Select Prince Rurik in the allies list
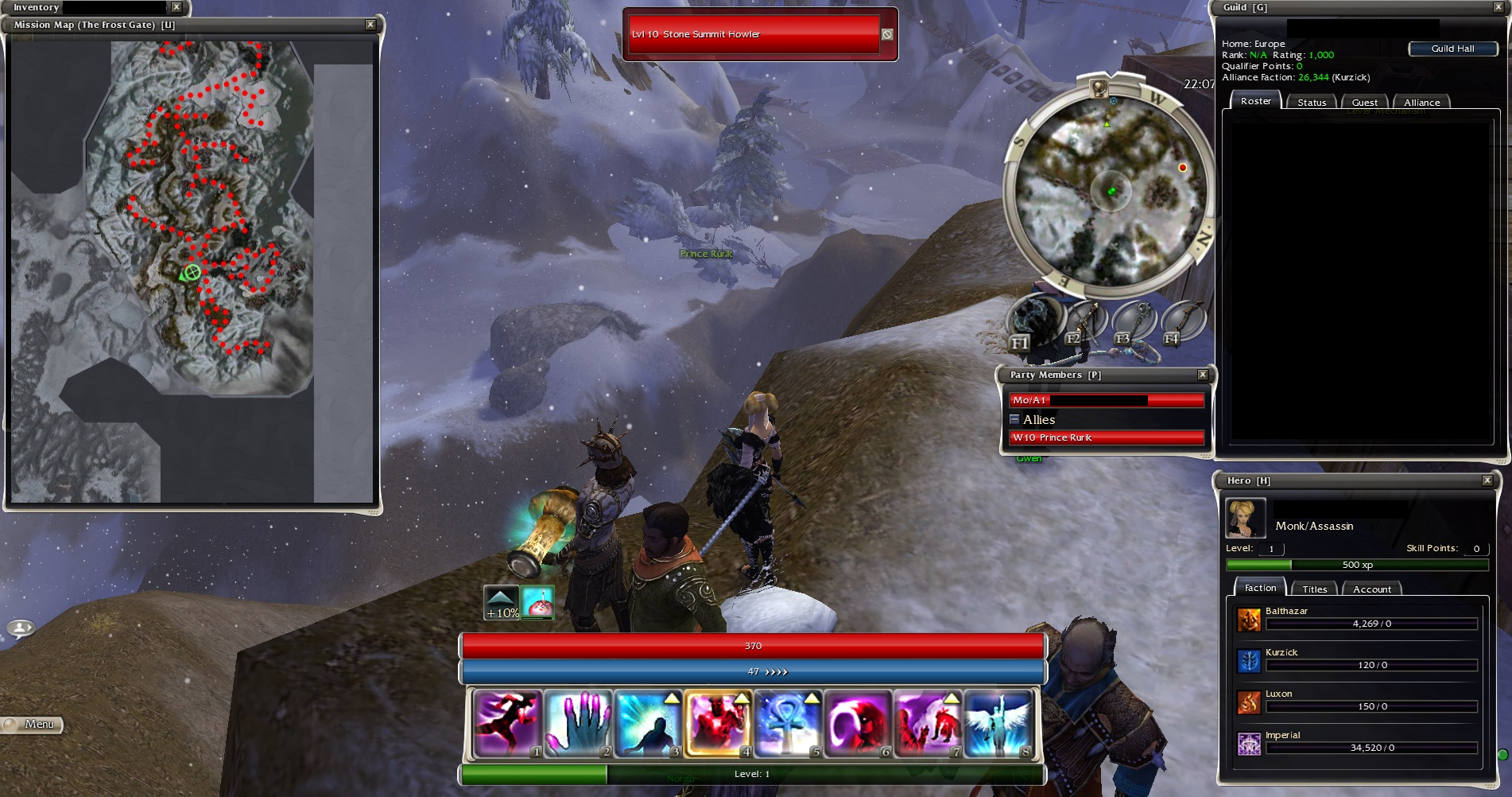This screenshot has width=1512, height=797. [x=1106, y=437]
